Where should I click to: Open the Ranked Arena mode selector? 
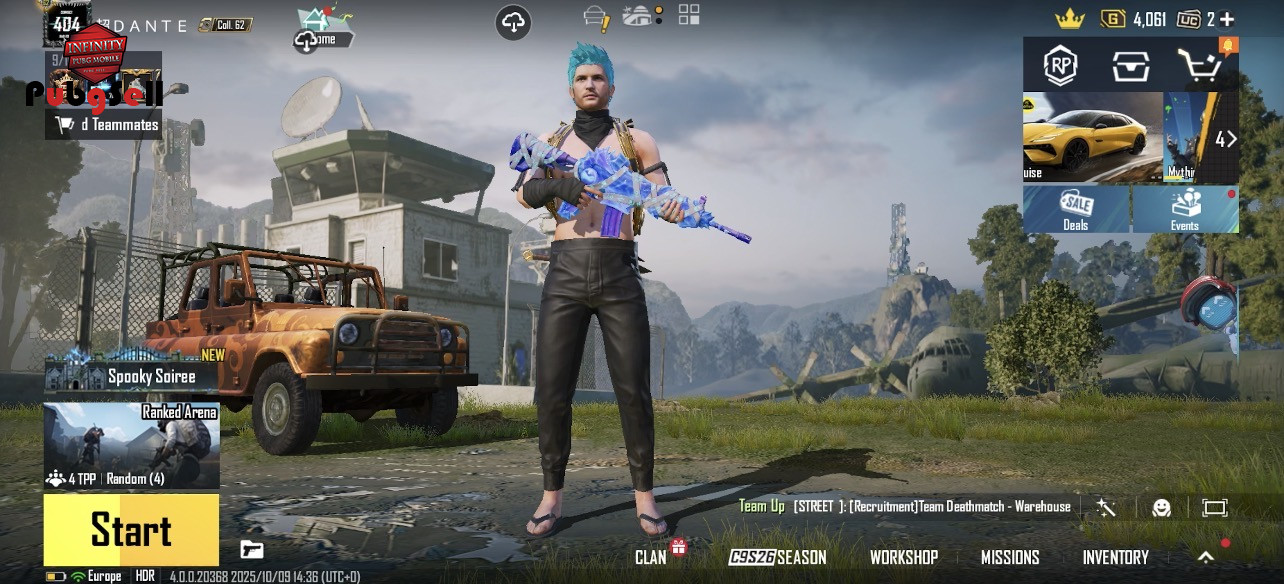(x=131, y=446)
